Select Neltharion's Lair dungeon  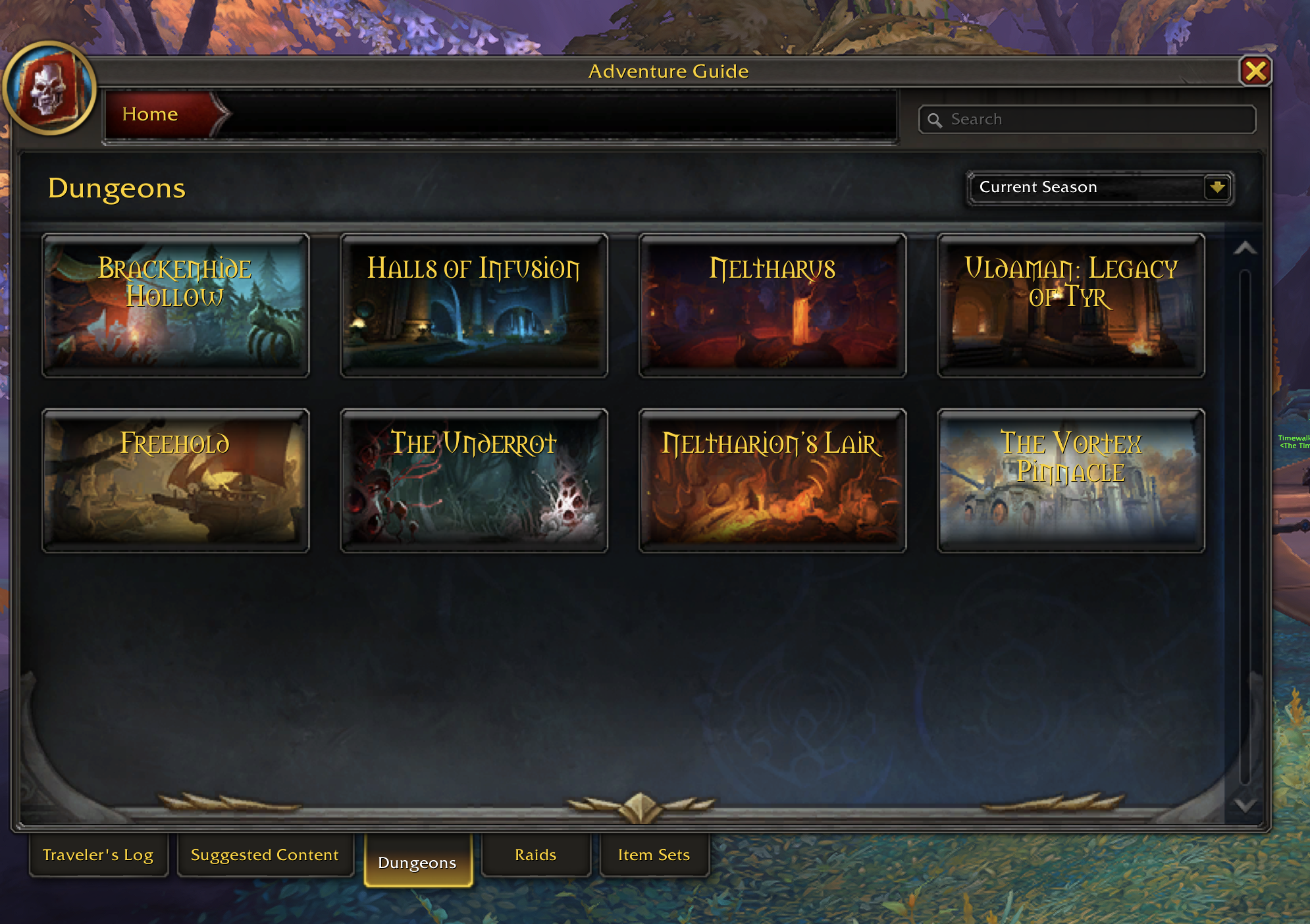(x=772, y=480)
